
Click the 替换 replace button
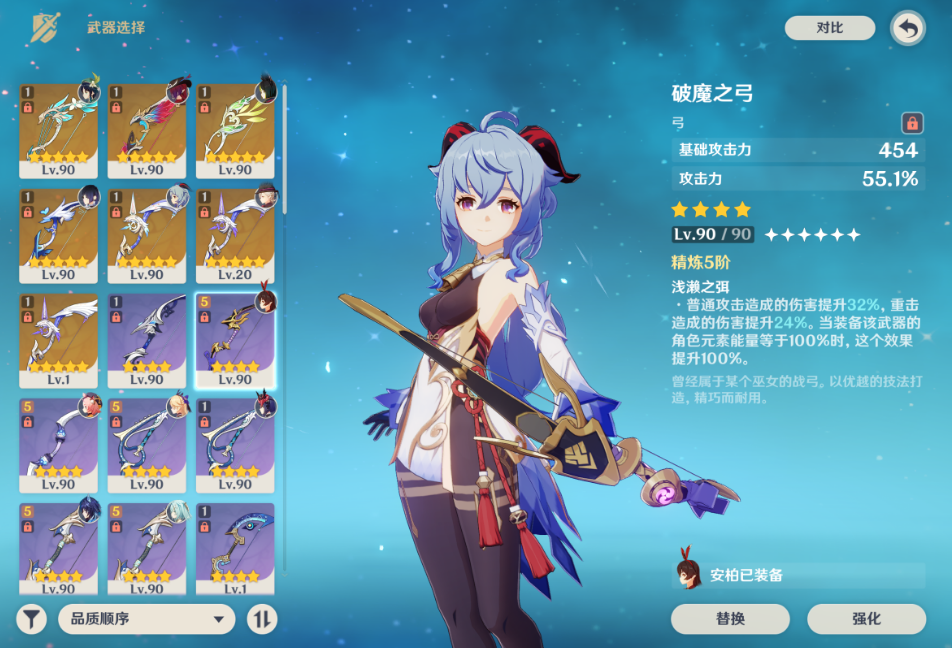pyautogui.click(x=730, y=619)
